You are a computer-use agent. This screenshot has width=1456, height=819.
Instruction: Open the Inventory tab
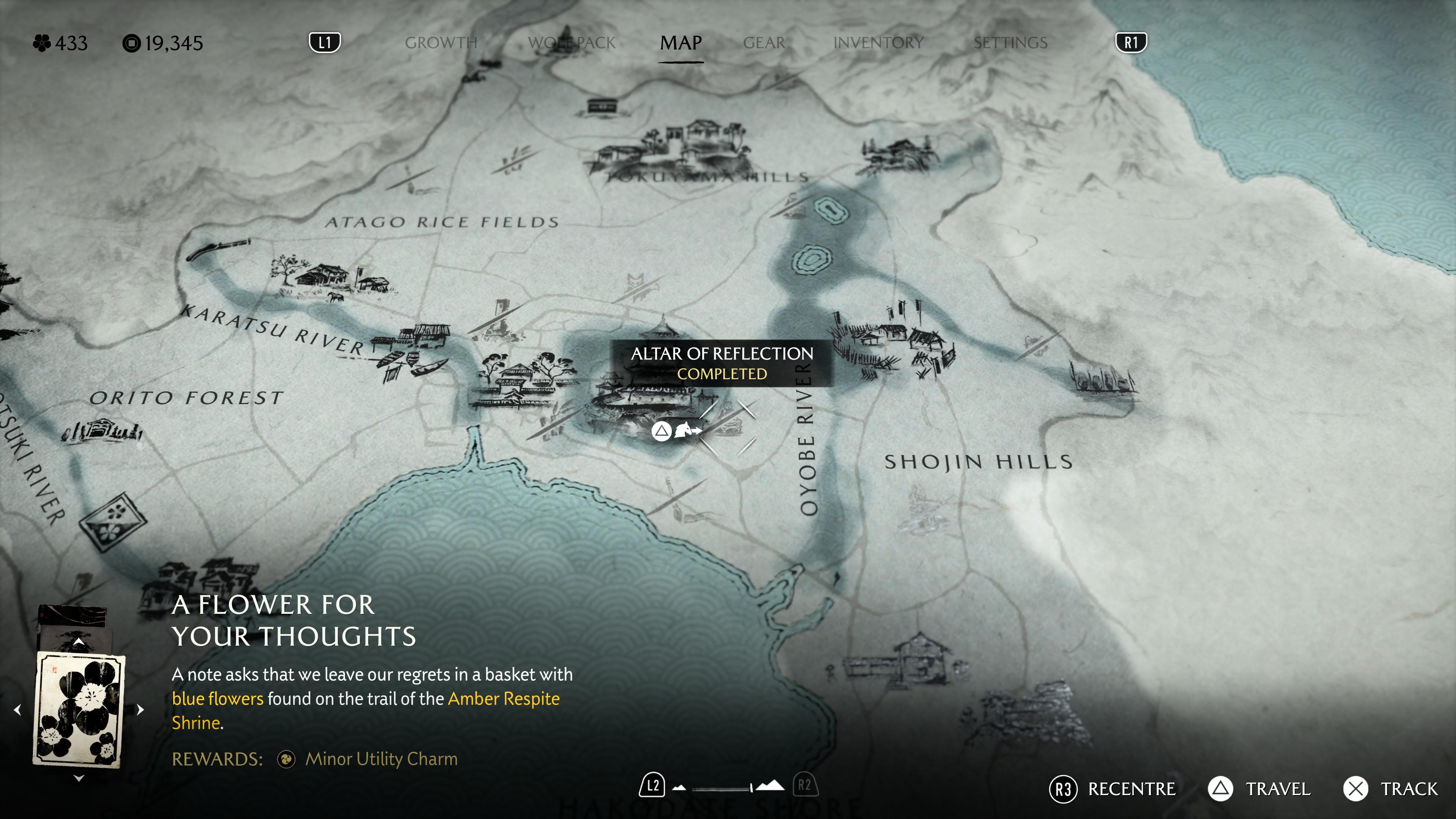(x=878, y=43)
